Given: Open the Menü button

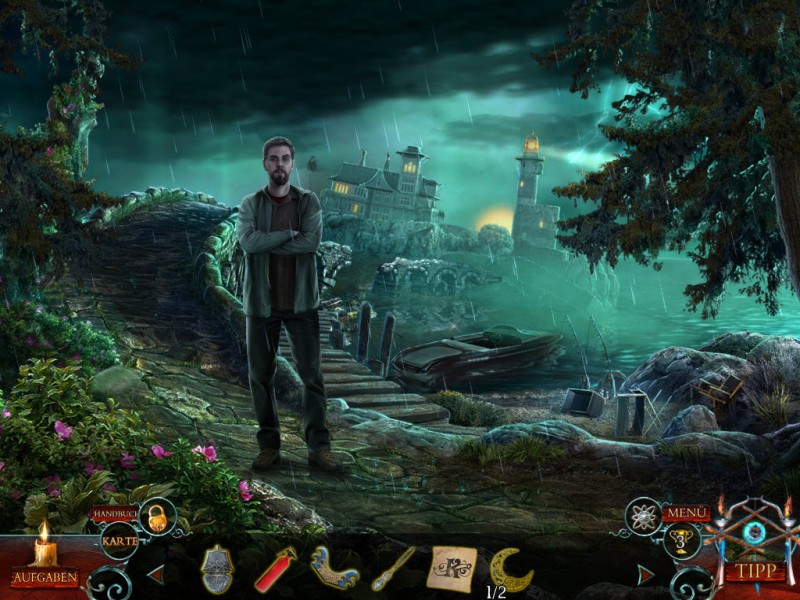Looking at the screenshot, I should click(x=686, y=513).
